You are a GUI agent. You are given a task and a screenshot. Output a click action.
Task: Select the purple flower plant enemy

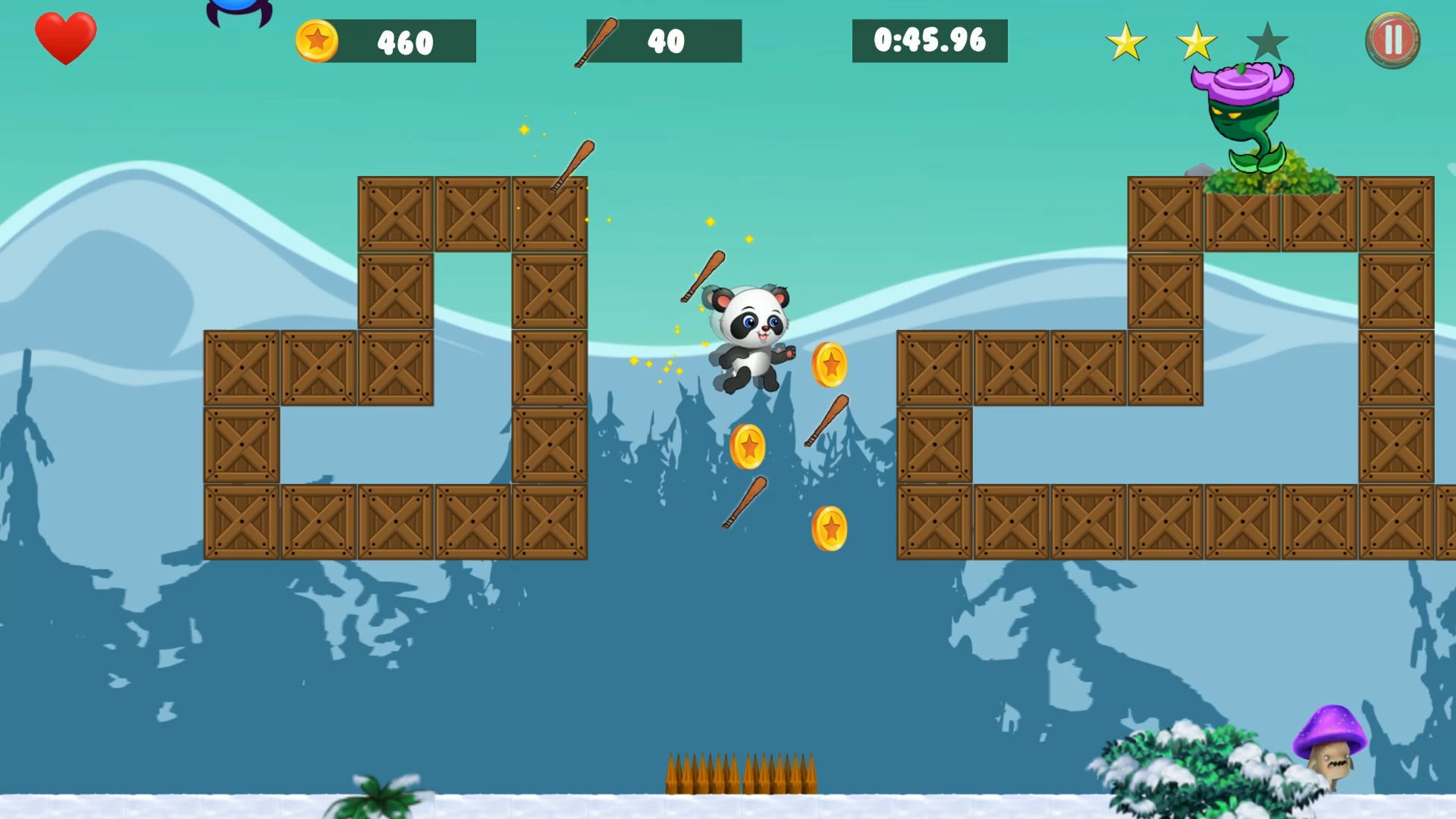1244,114
